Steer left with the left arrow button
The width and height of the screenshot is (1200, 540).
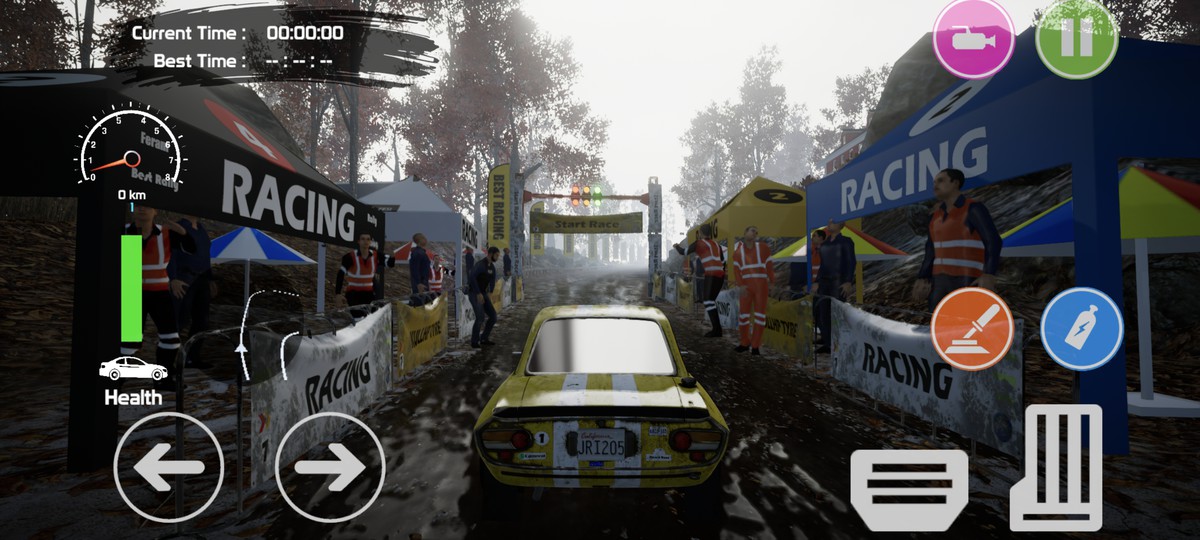pos(169,467)
